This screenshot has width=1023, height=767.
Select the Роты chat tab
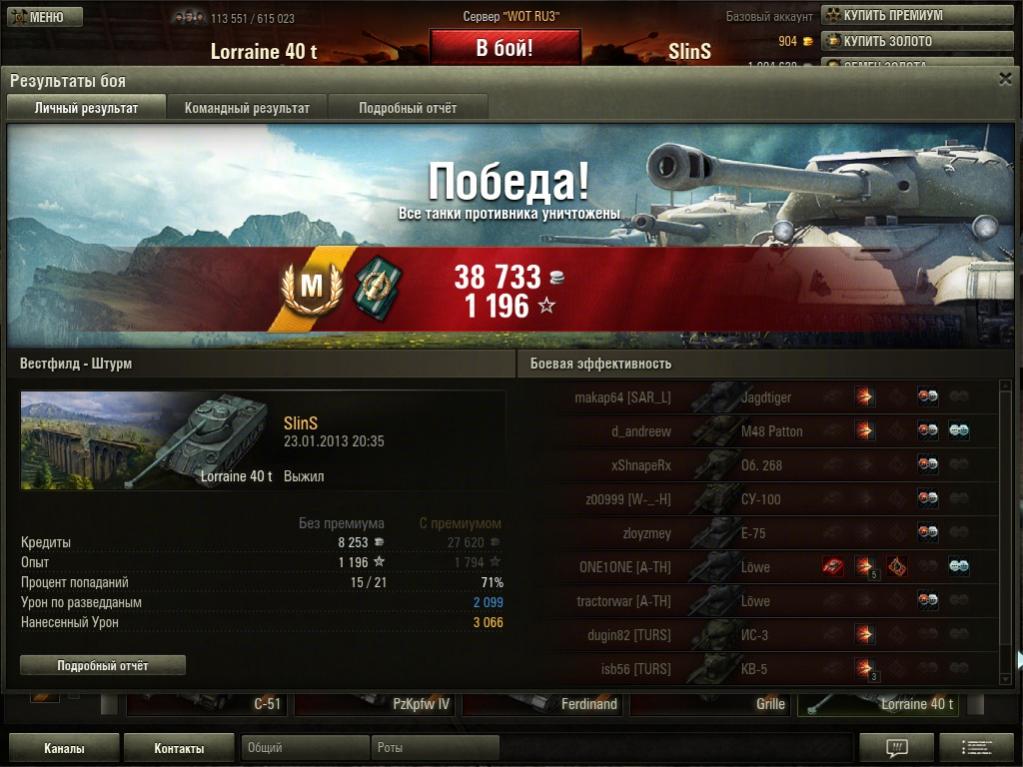coord(434,748)
